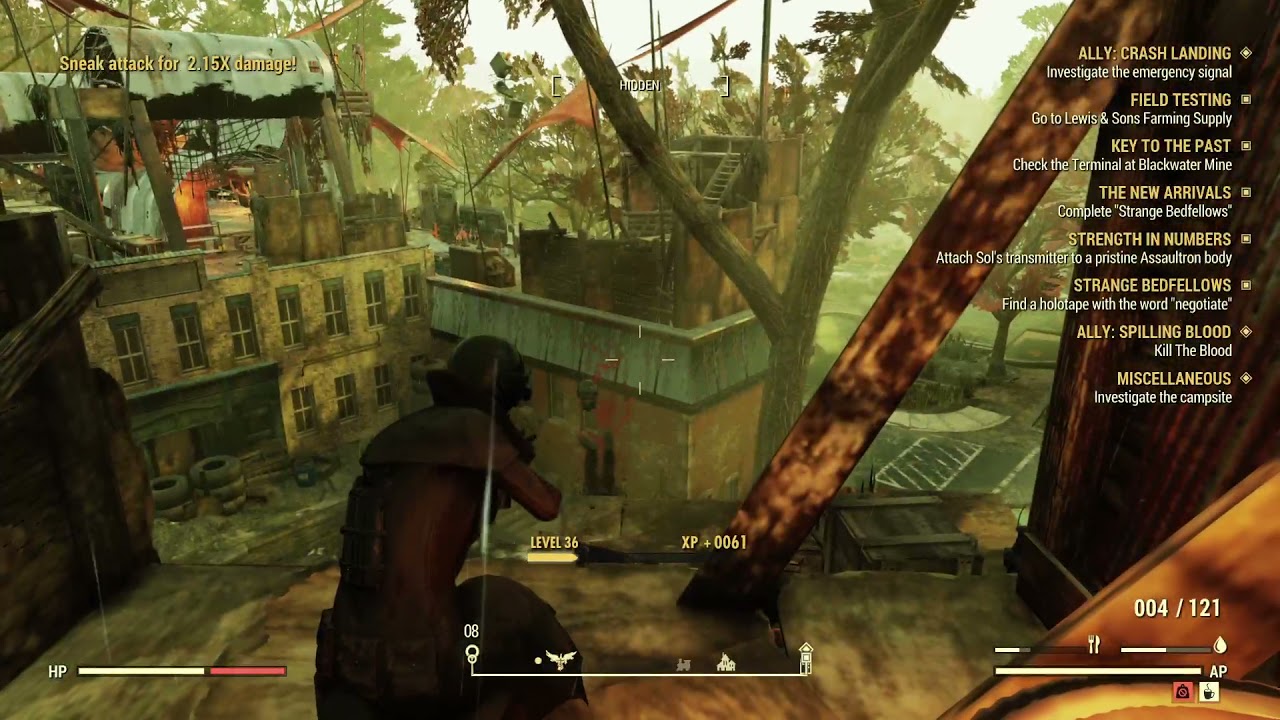Image resolution: width=1280 pixels, height=720 pixels.
Task: Click the quest pin marker on compass
Action: 472,655
